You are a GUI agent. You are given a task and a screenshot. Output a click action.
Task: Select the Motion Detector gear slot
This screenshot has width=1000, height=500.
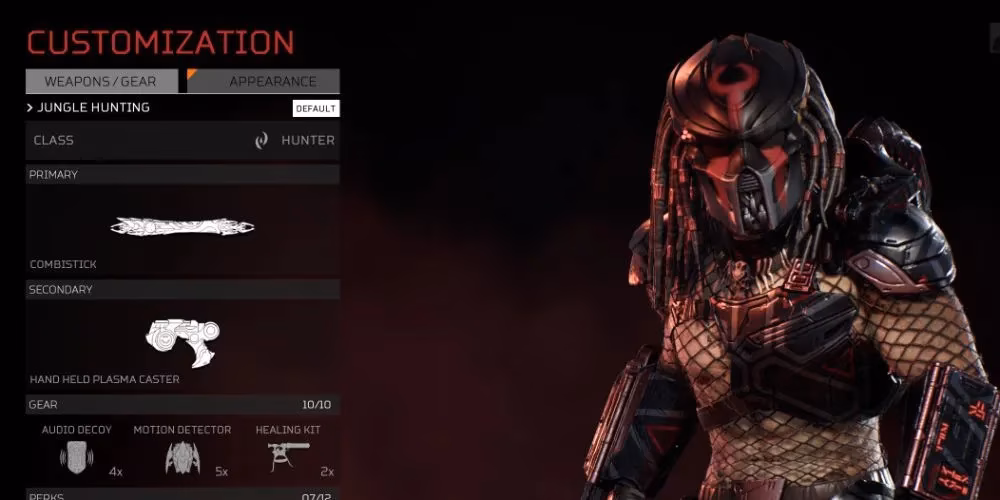click(x=182, y=453)
